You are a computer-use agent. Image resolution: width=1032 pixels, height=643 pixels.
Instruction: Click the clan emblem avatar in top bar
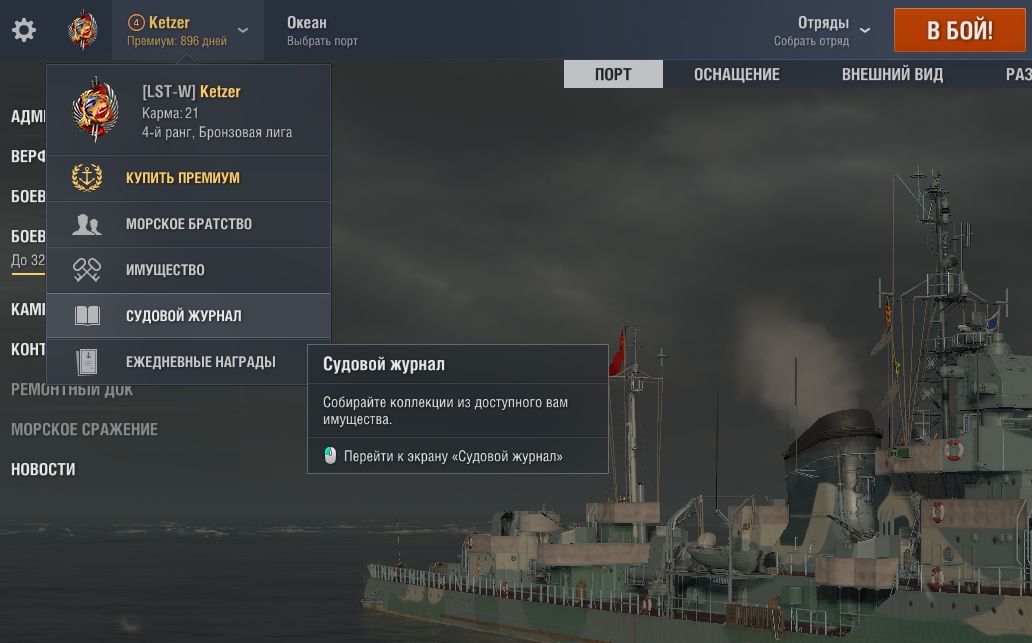click(x=83, y=30)
